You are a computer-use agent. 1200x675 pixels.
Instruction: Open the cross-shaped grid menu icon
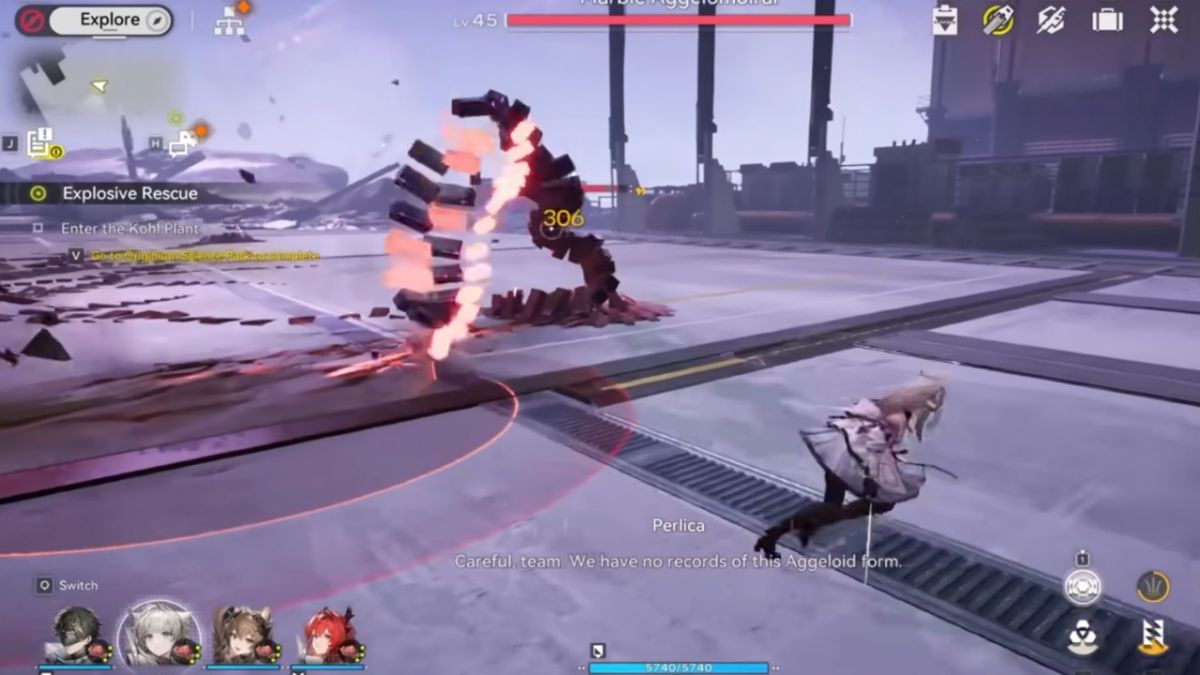(x=1163, y=20)
